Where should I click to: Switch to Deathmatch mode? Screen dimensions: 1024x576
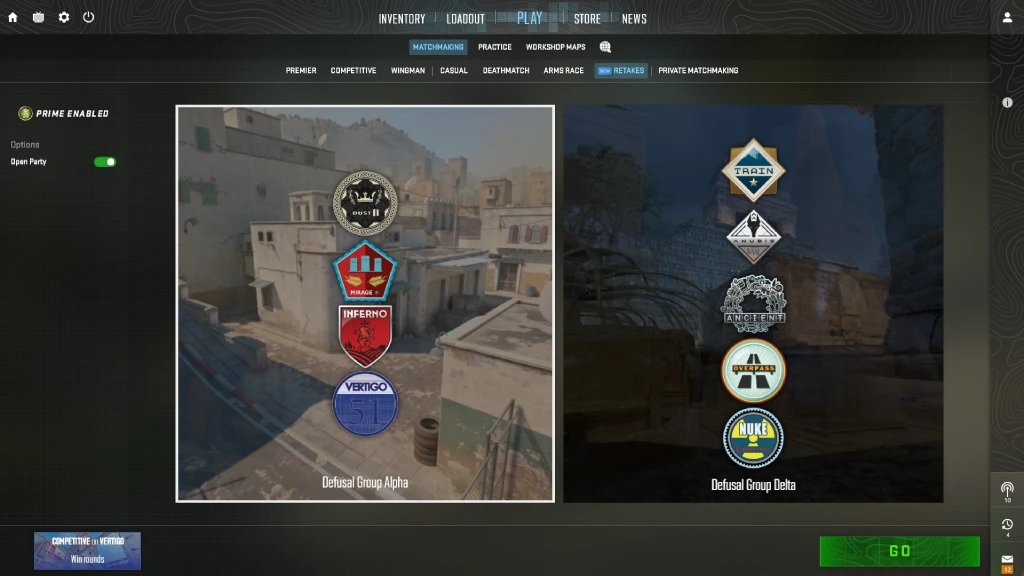tap(506, 71)
